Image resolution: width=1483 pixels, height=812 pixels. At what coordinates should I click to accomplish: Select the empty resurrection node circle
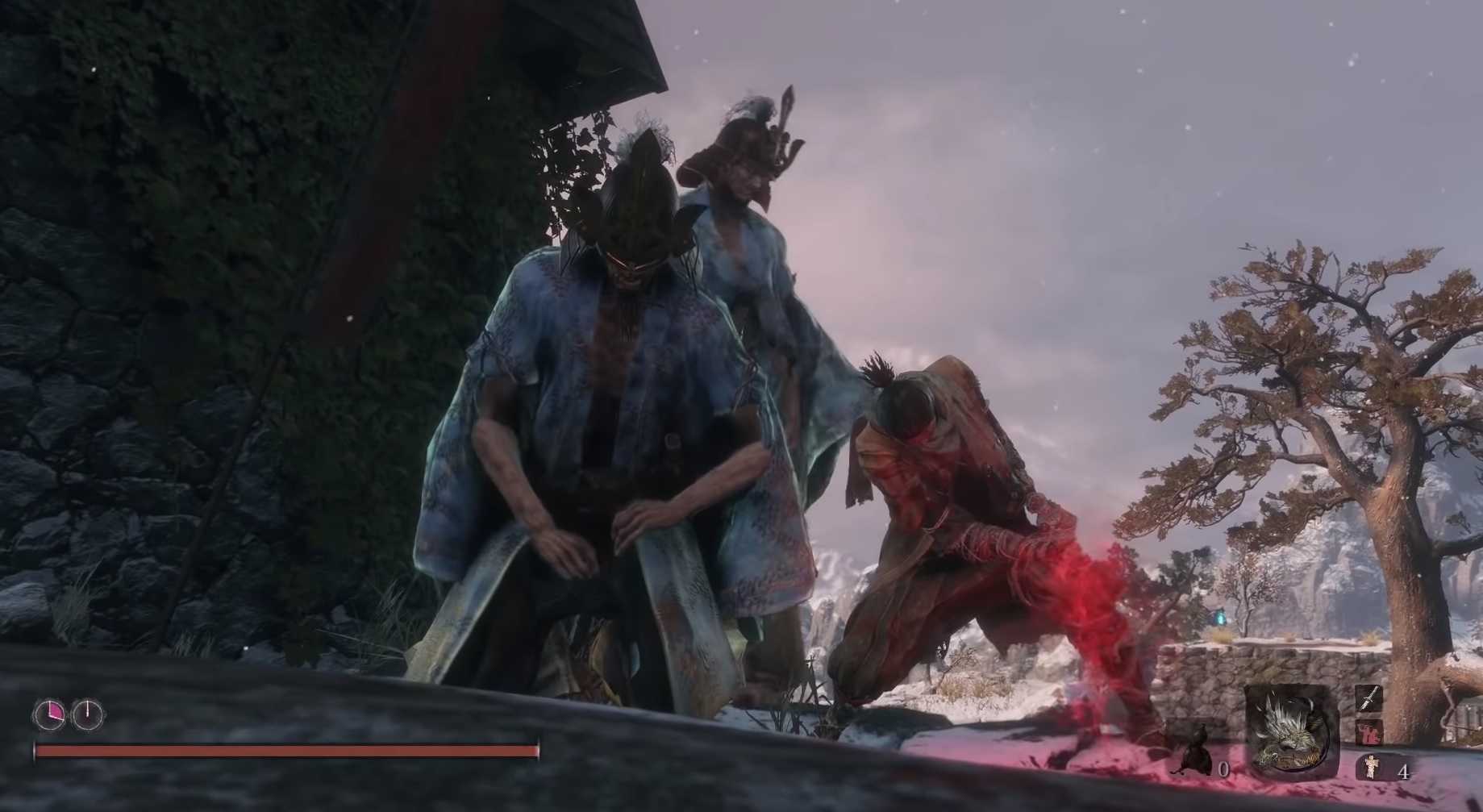click(x=87, y=713)
